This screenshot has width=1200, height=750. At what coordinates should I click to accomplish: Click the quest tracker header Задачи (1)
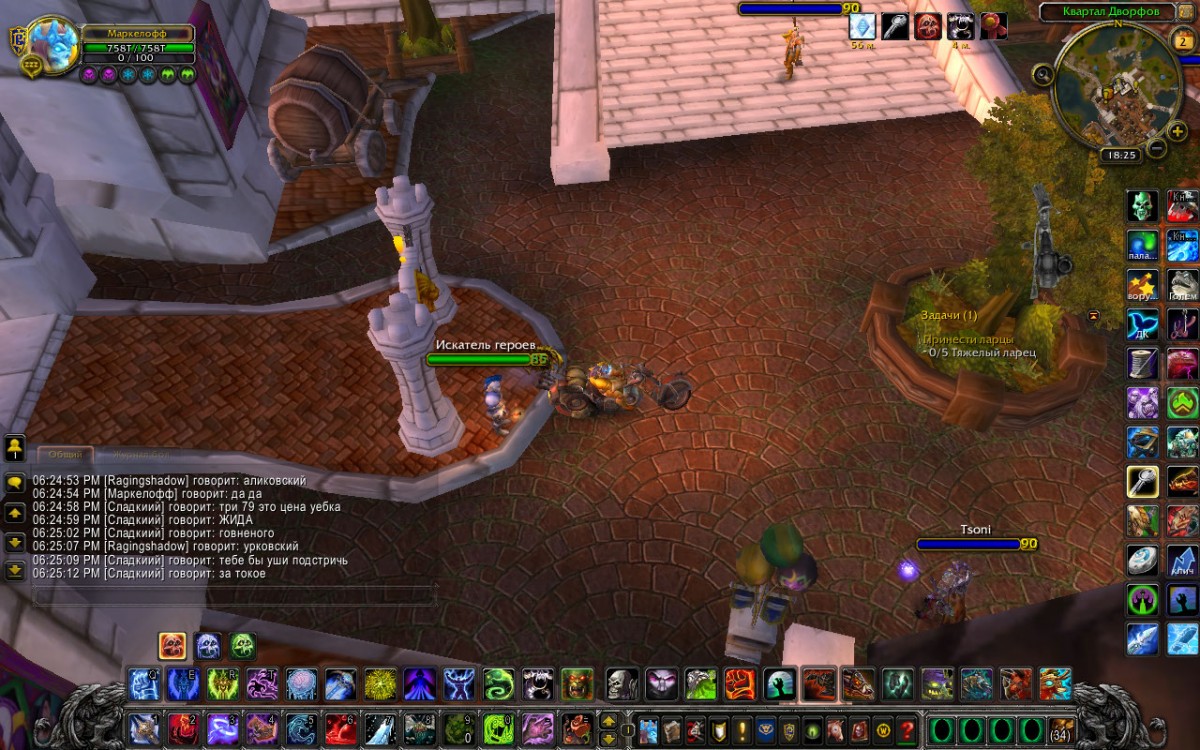click(x=949, y=315)
